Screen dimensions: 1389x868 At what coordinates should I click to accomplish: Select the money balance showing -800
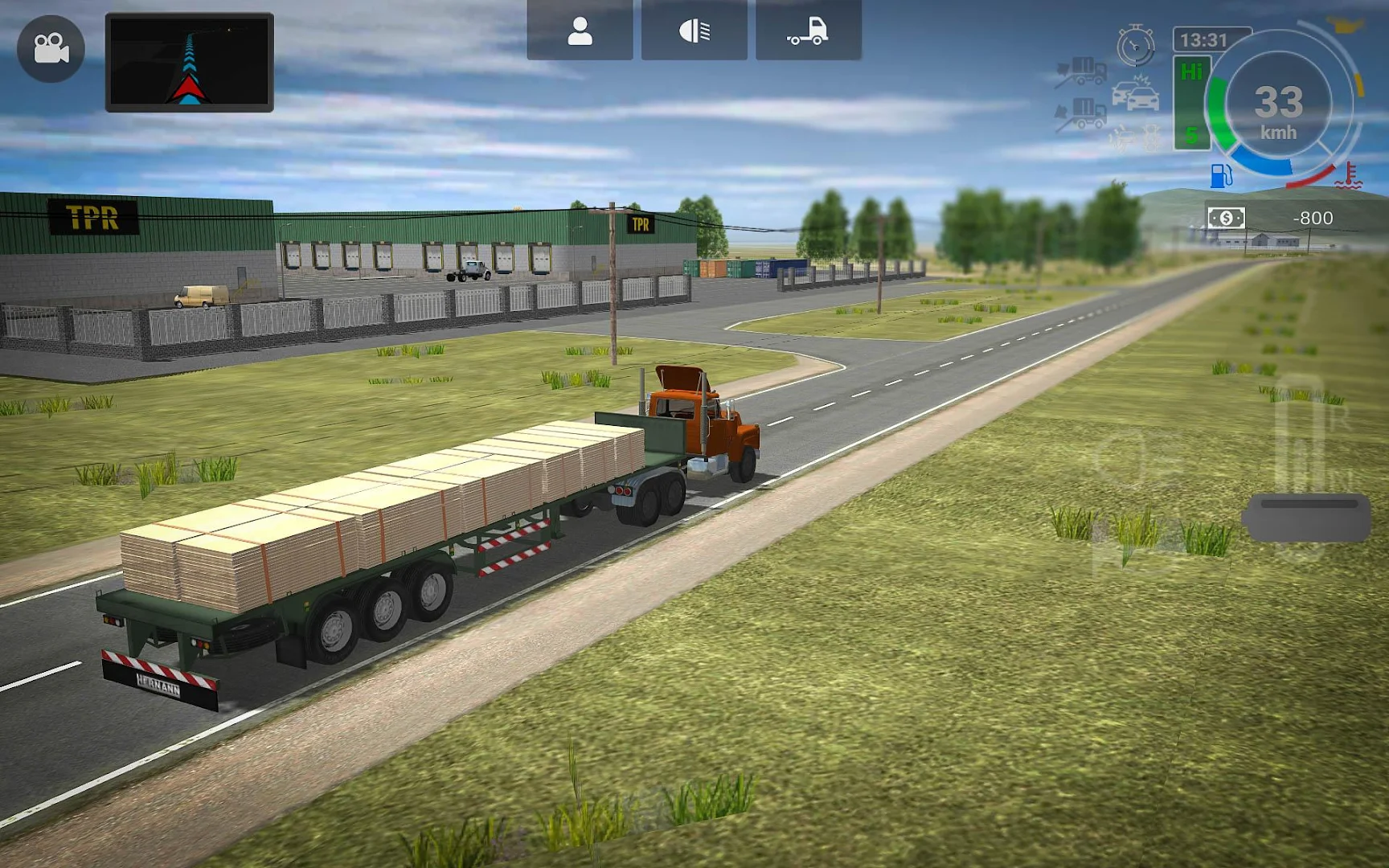pos(1313,219)
